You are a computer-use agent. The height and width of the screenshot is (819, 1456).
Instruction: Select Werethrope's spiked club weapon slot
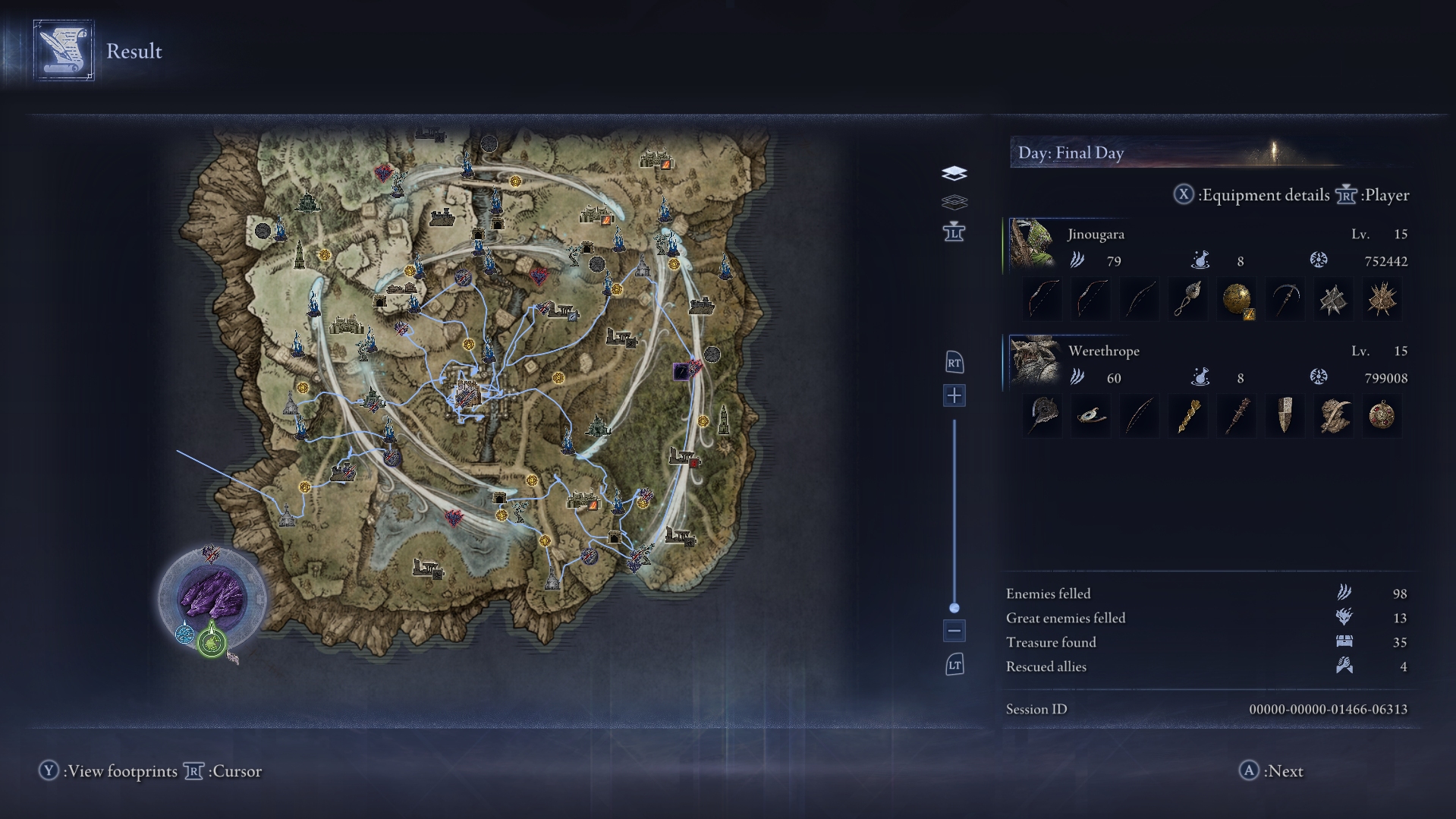[x=1237, y=416]
